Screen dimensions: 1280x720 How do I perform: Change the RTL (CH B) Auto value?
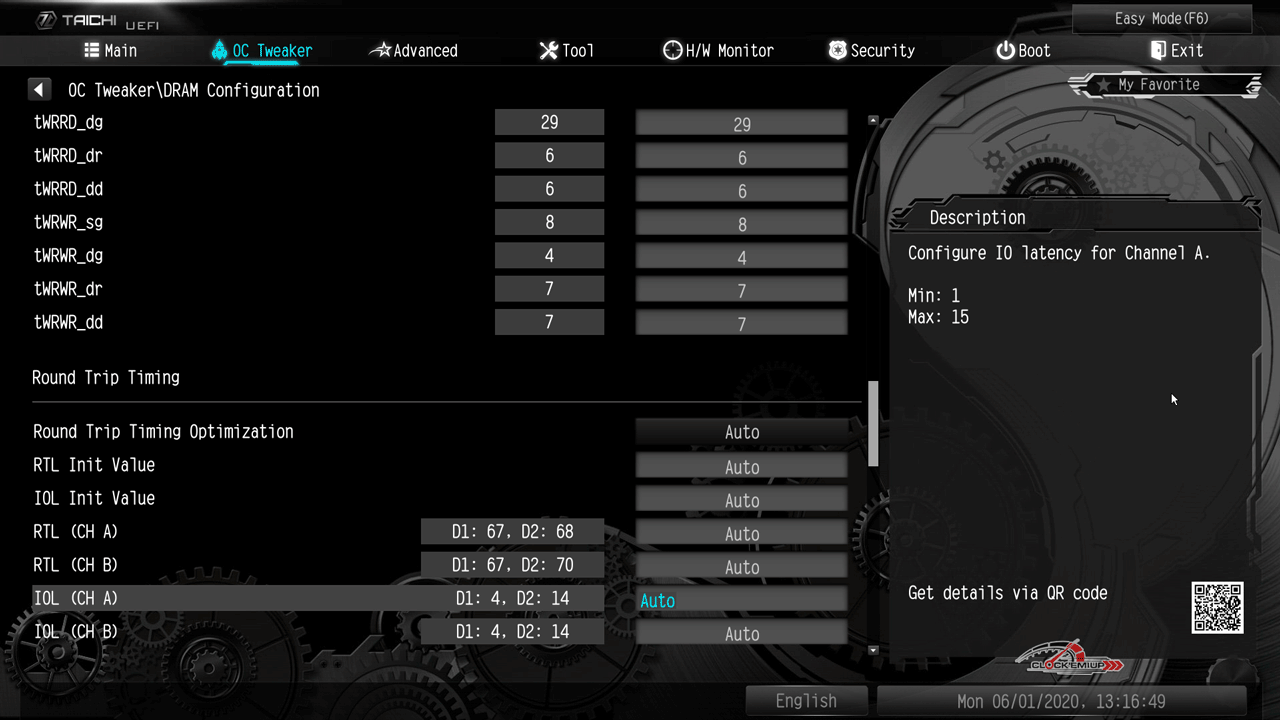pos(741,567)
